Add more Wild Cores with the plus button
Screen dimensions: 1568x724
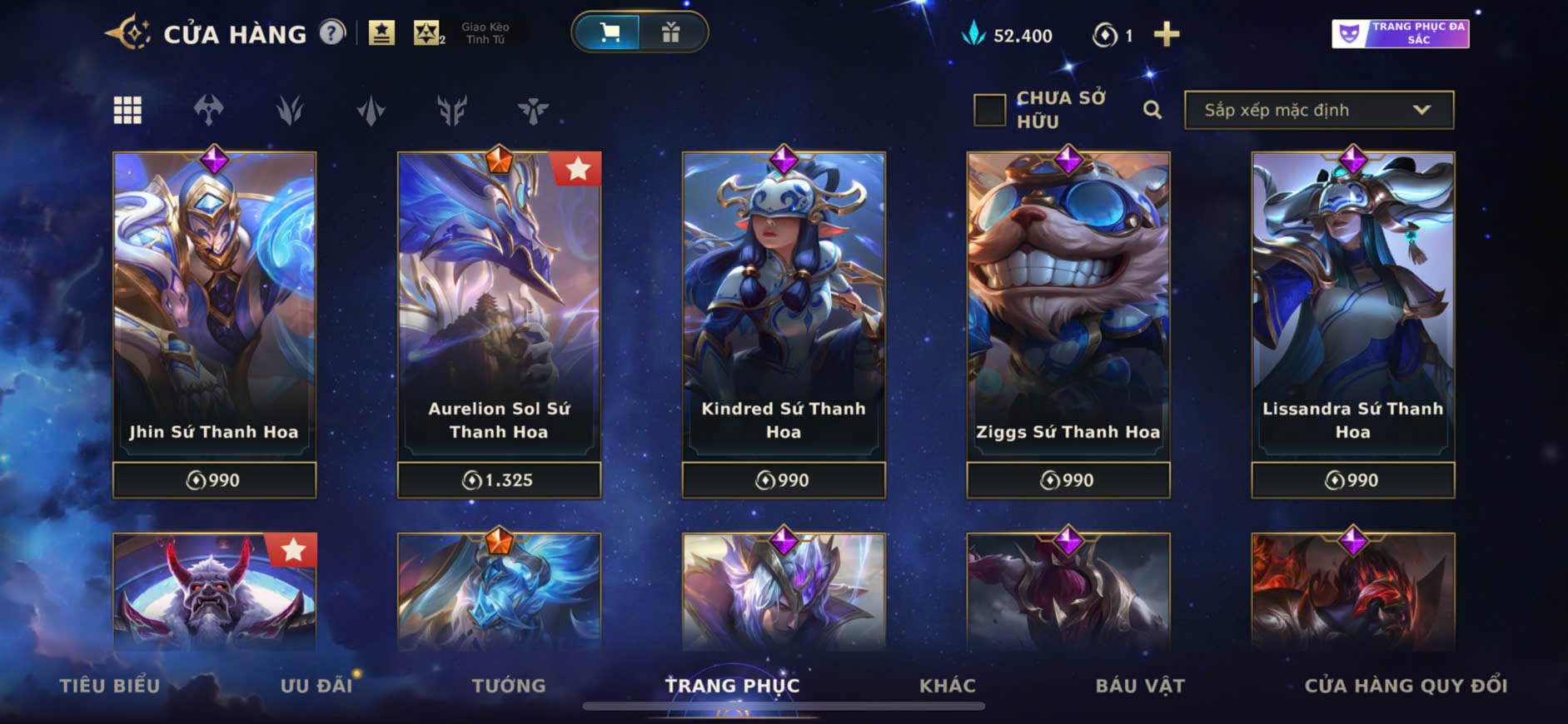[x=1166, y=34]
